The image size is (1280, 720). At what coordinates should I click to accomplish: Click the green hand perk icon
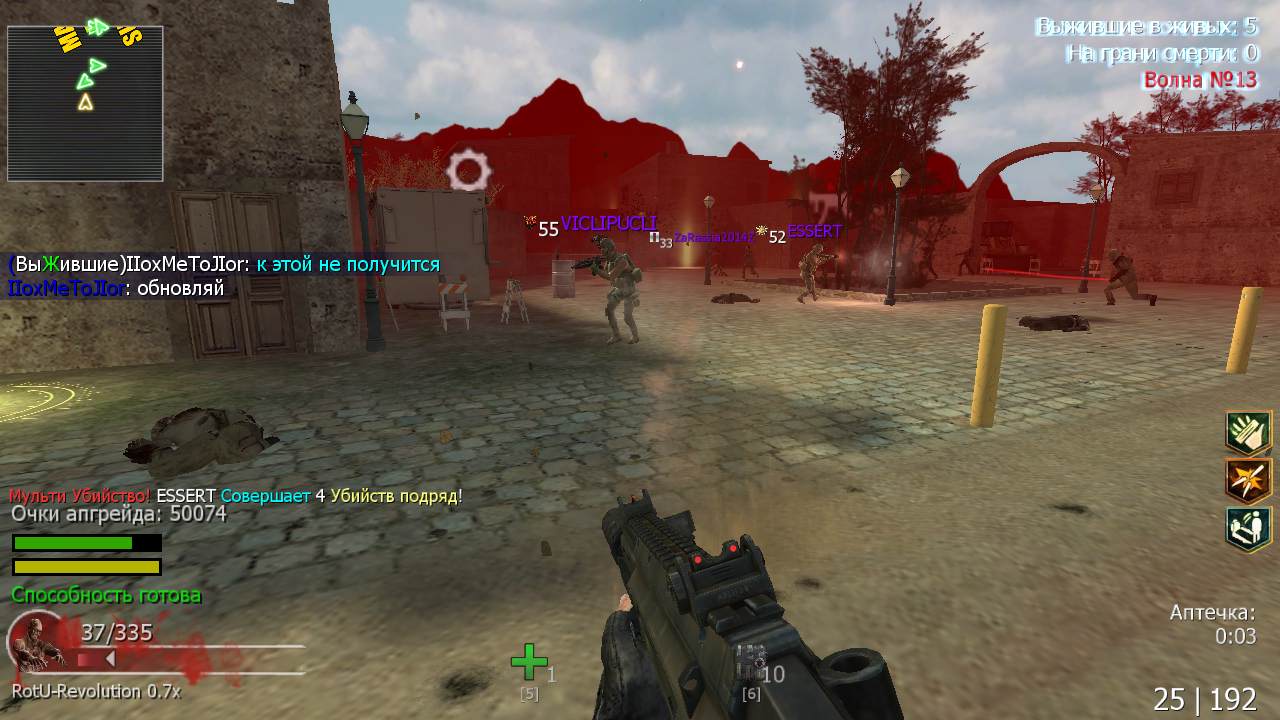point(1248,432)
